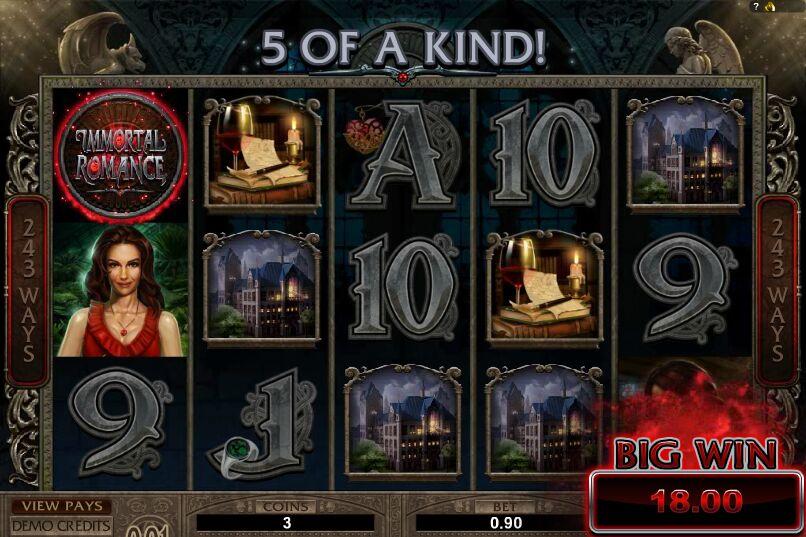This screenshot has height=537, width=806.
Task: Change the Coins amount selector
Action: click(285, 522)
